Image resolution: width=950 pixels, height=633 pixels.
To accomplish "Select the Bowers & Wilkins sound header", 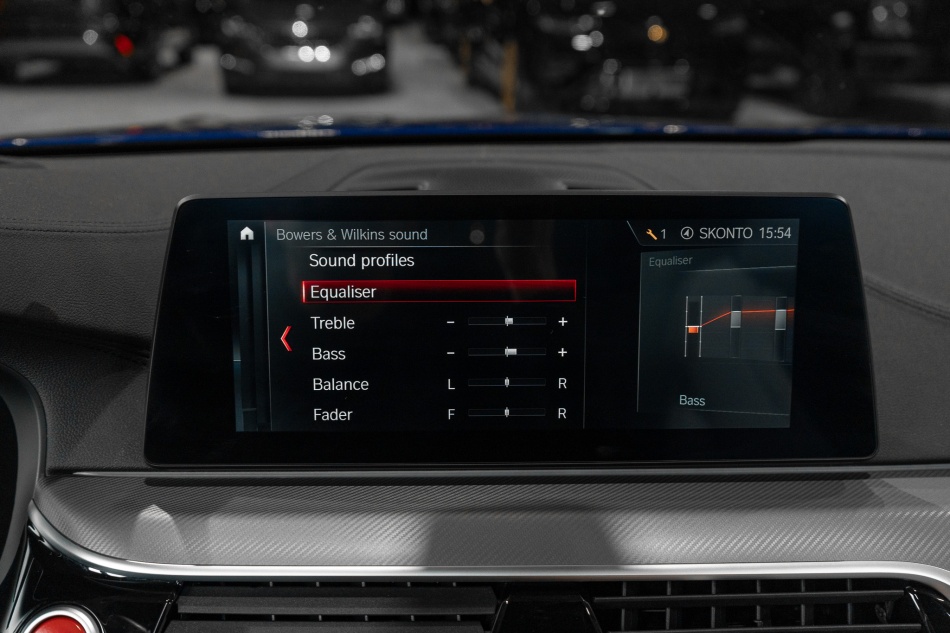I will click(x=351, y=235).
